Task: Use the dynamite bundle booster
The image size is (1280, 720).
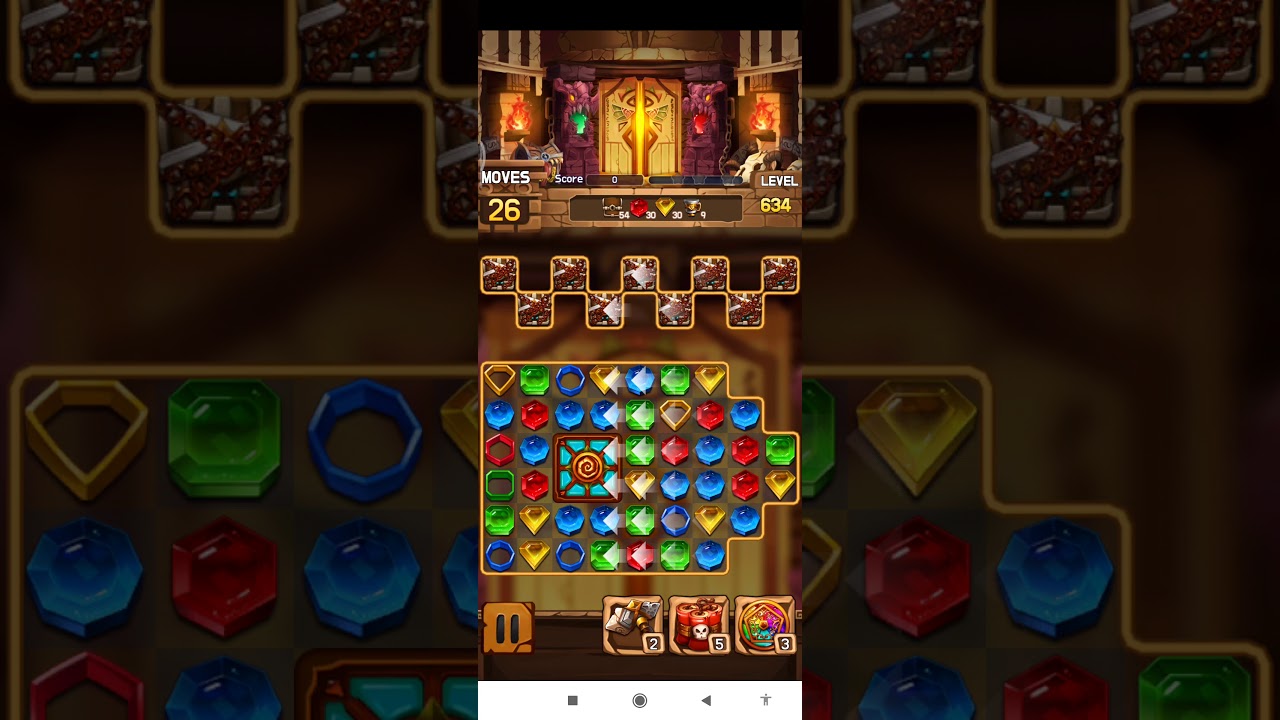Action: click(x=699, y=625)
